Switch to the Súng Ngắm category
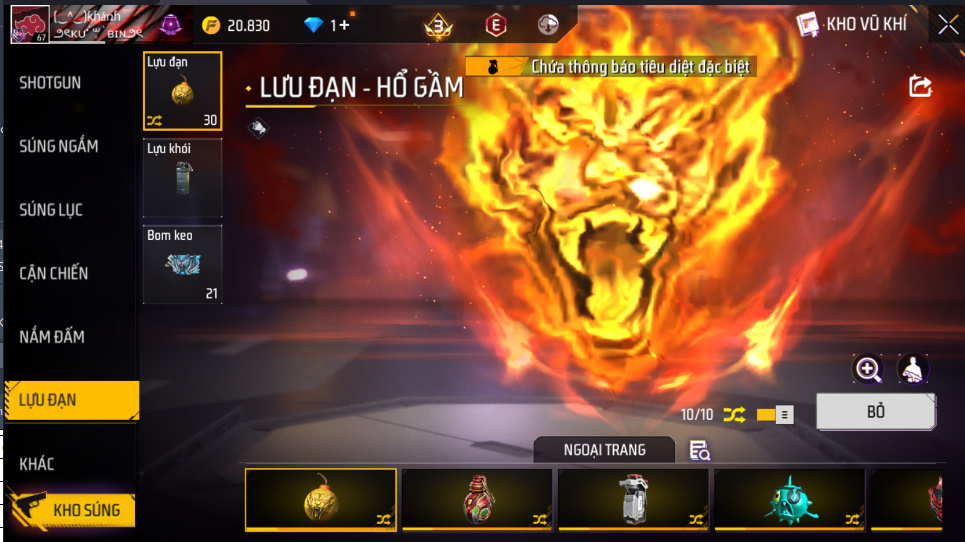The image size is (965, 542). [x=59, y=146]
